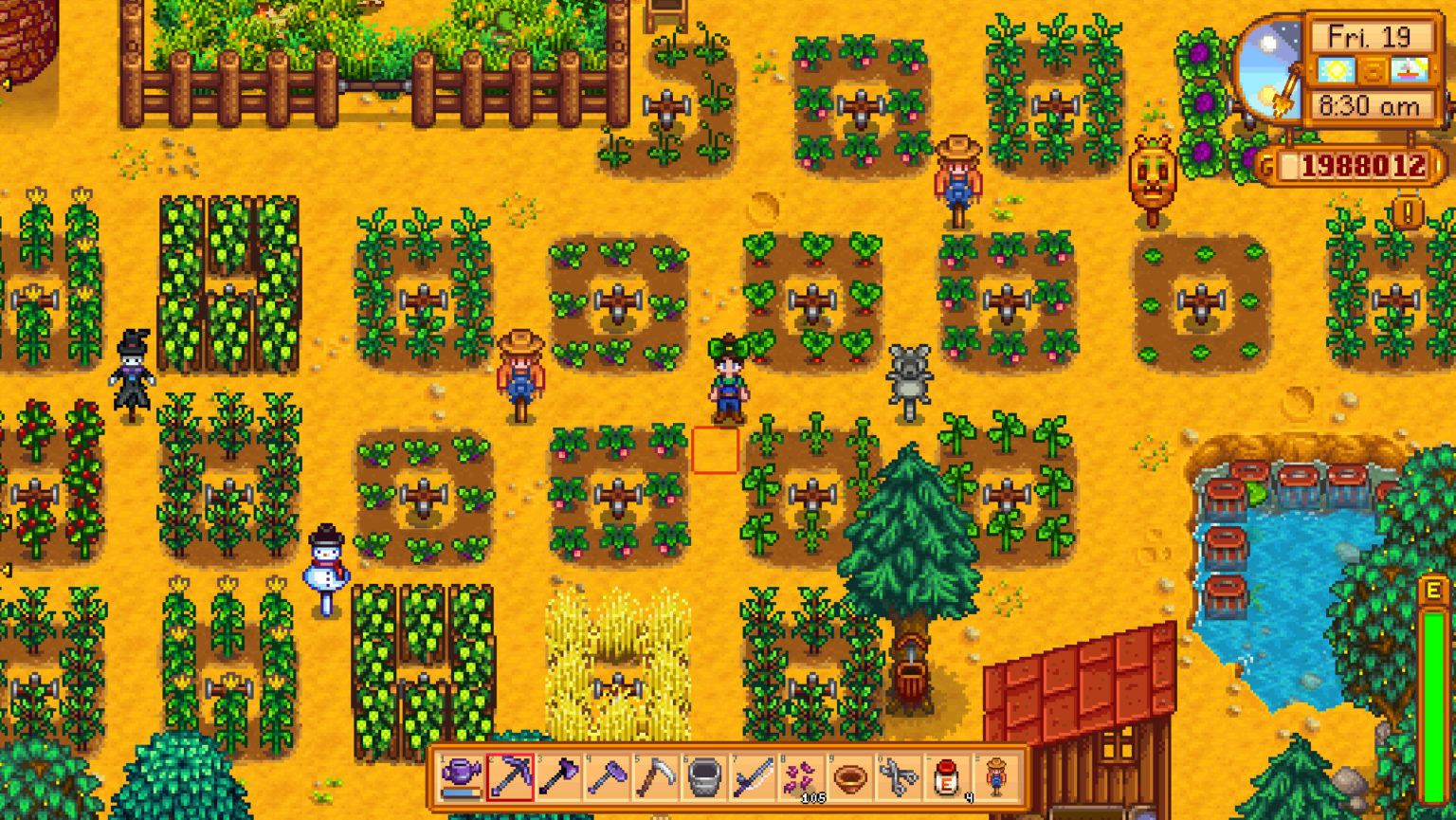This screenshot has width=1456, height=820.
Task: Select the axe in slot 3
Action: coord(562,775)
